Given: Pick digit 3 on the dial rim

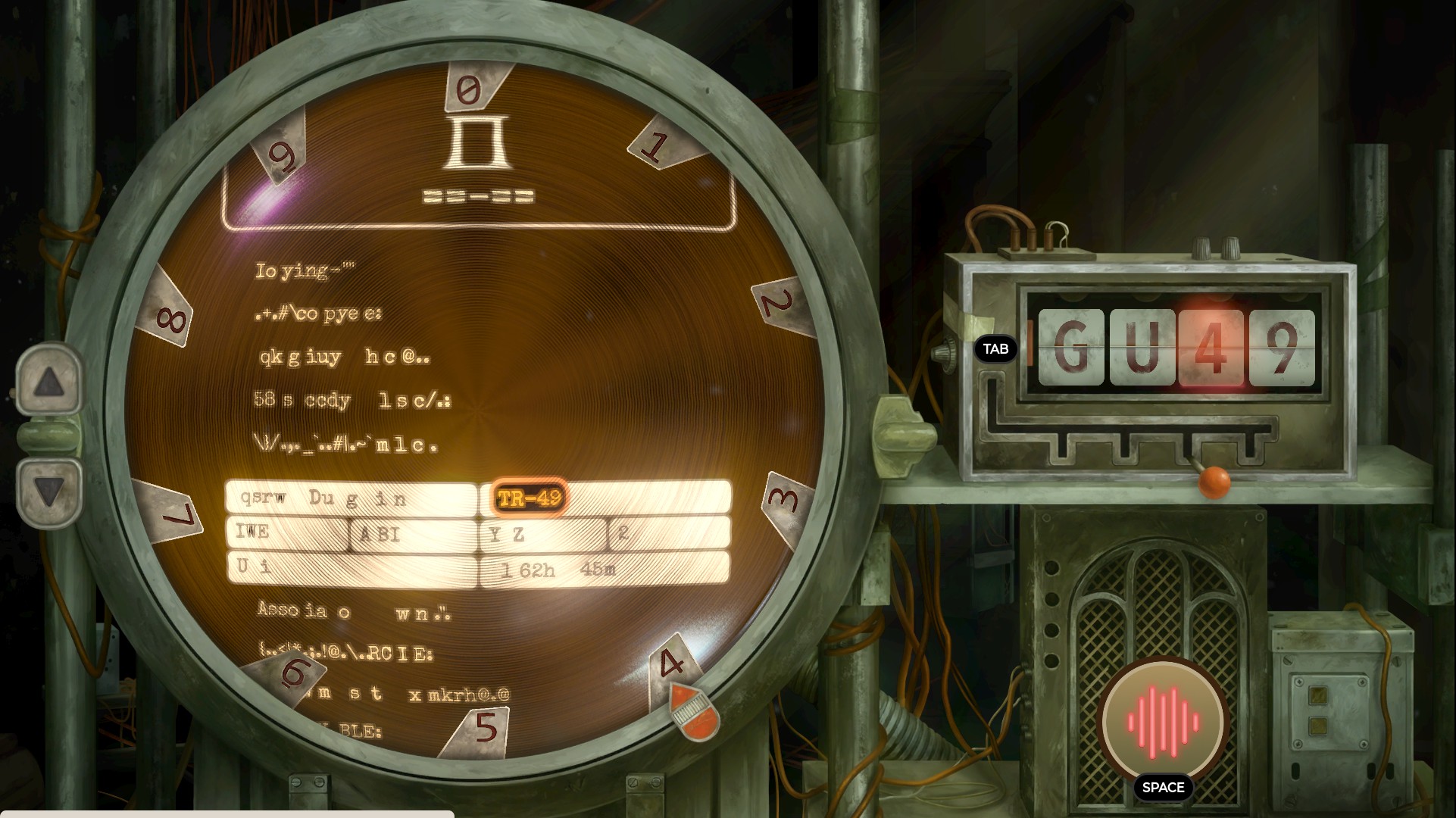Looking at the screenshot, I should click(785, 501).
